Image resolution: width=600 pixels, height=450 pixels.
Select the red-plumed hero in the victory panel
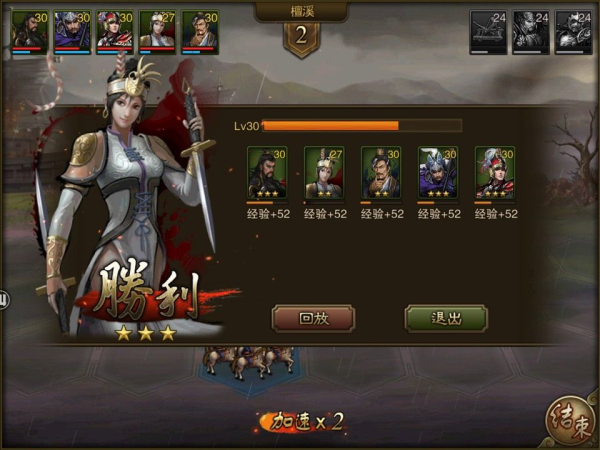point(495,172)
